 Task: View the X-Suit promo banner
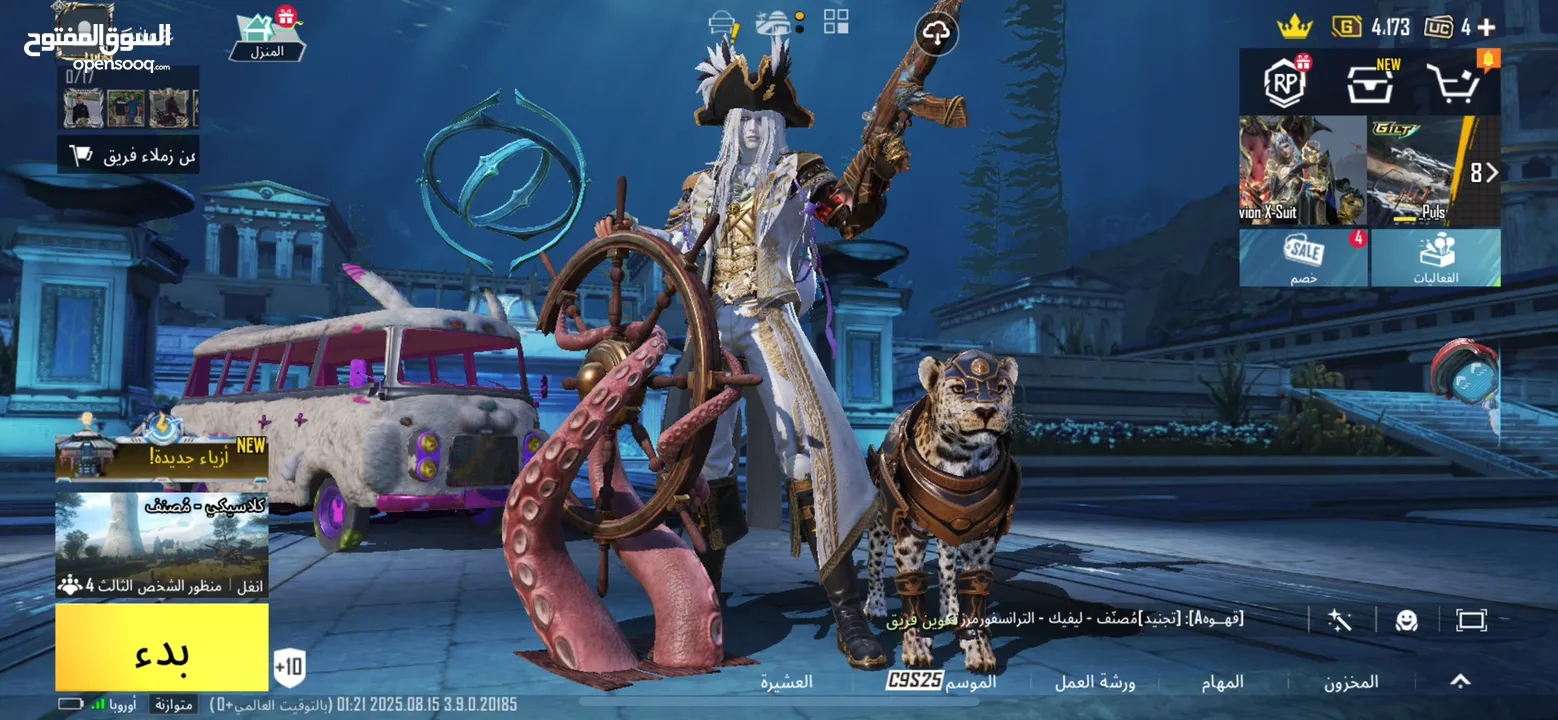point(1302,171)
